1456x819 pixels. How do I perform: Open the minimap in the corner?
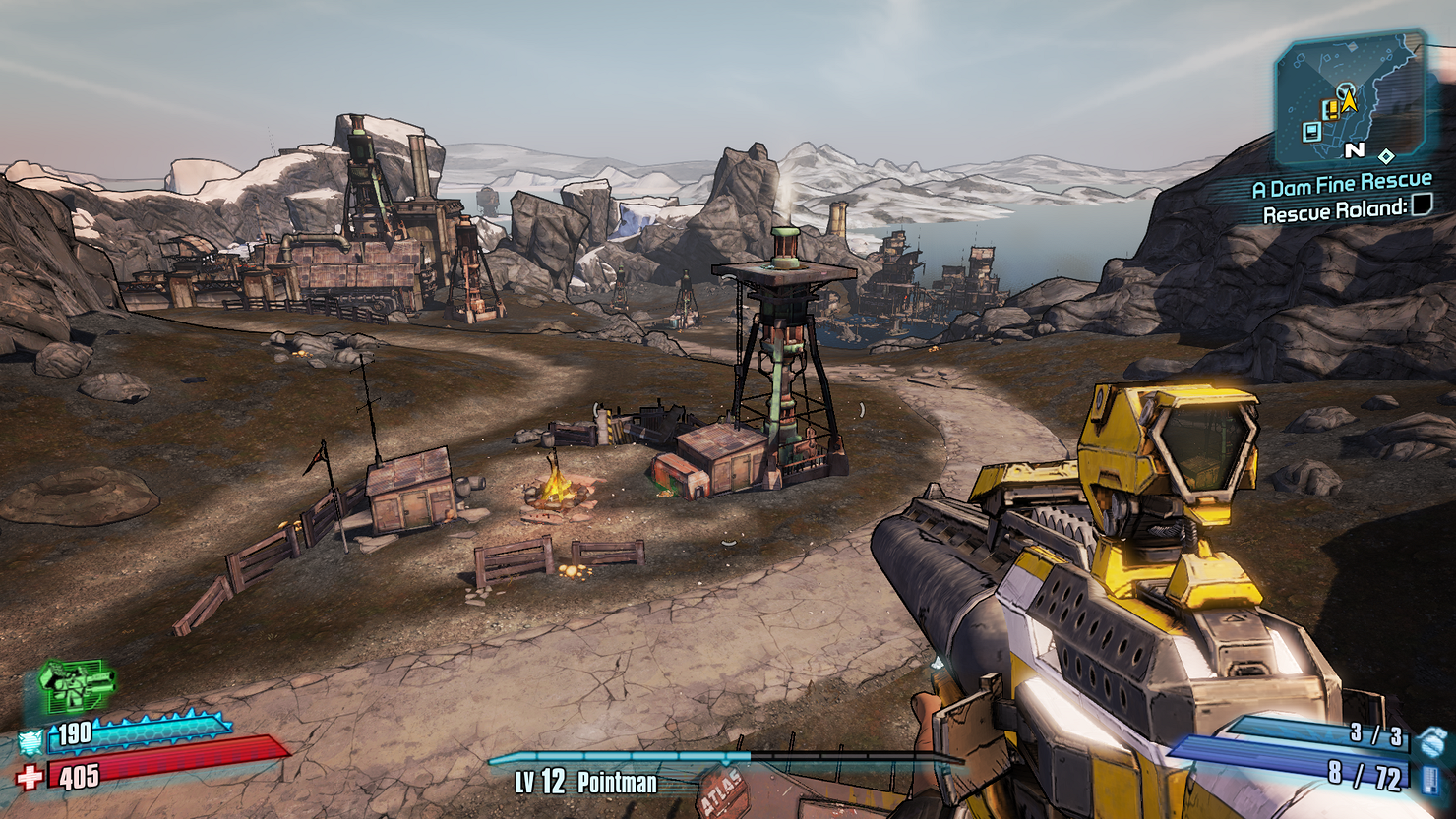(x=1350, y=98)
